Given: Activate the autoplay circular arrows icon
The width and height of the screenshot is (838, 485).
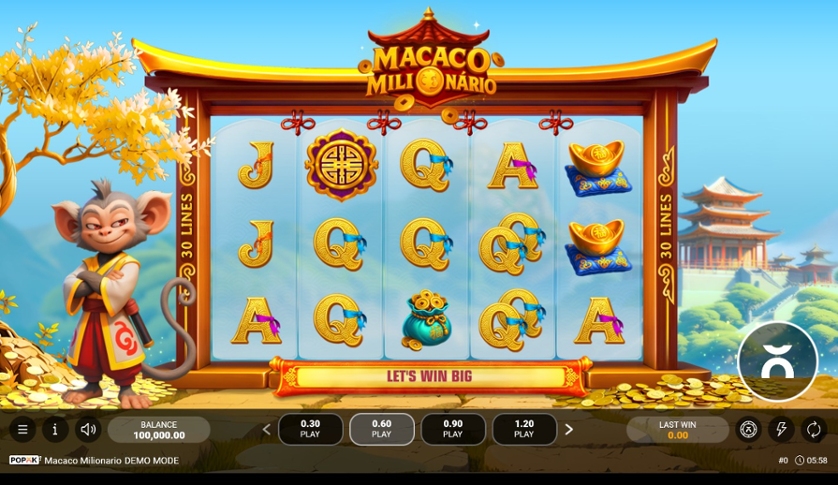Looking at the screenshot, I should click(x=814, y=430).
